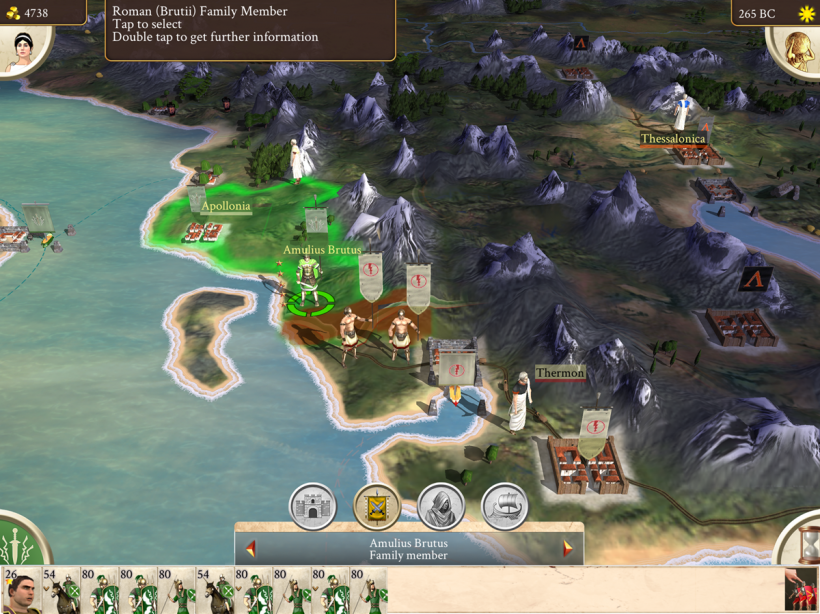Select Amulius Brutus army on the map
The width and height of the screenshot is (820, 614).
(x=309, y=282)
